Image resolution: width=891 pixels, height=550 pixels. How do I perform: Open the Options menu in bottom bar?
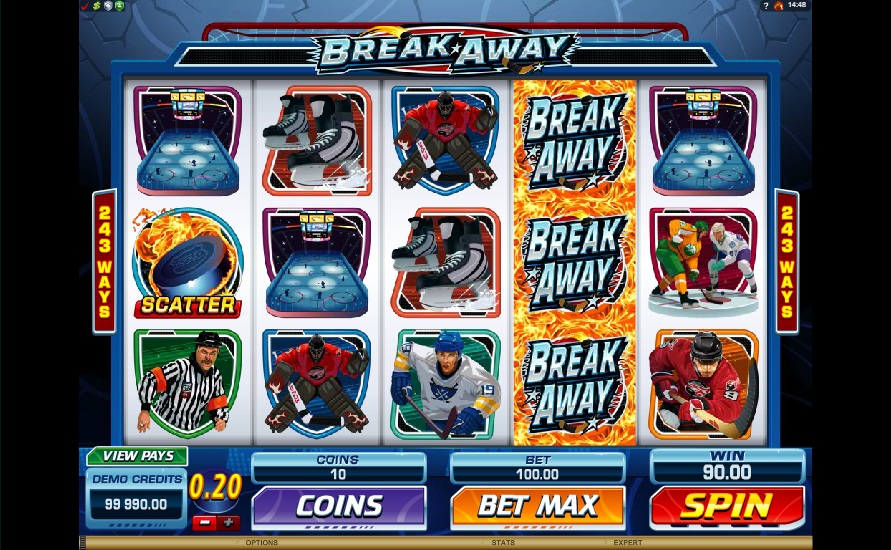pos(261,543)
